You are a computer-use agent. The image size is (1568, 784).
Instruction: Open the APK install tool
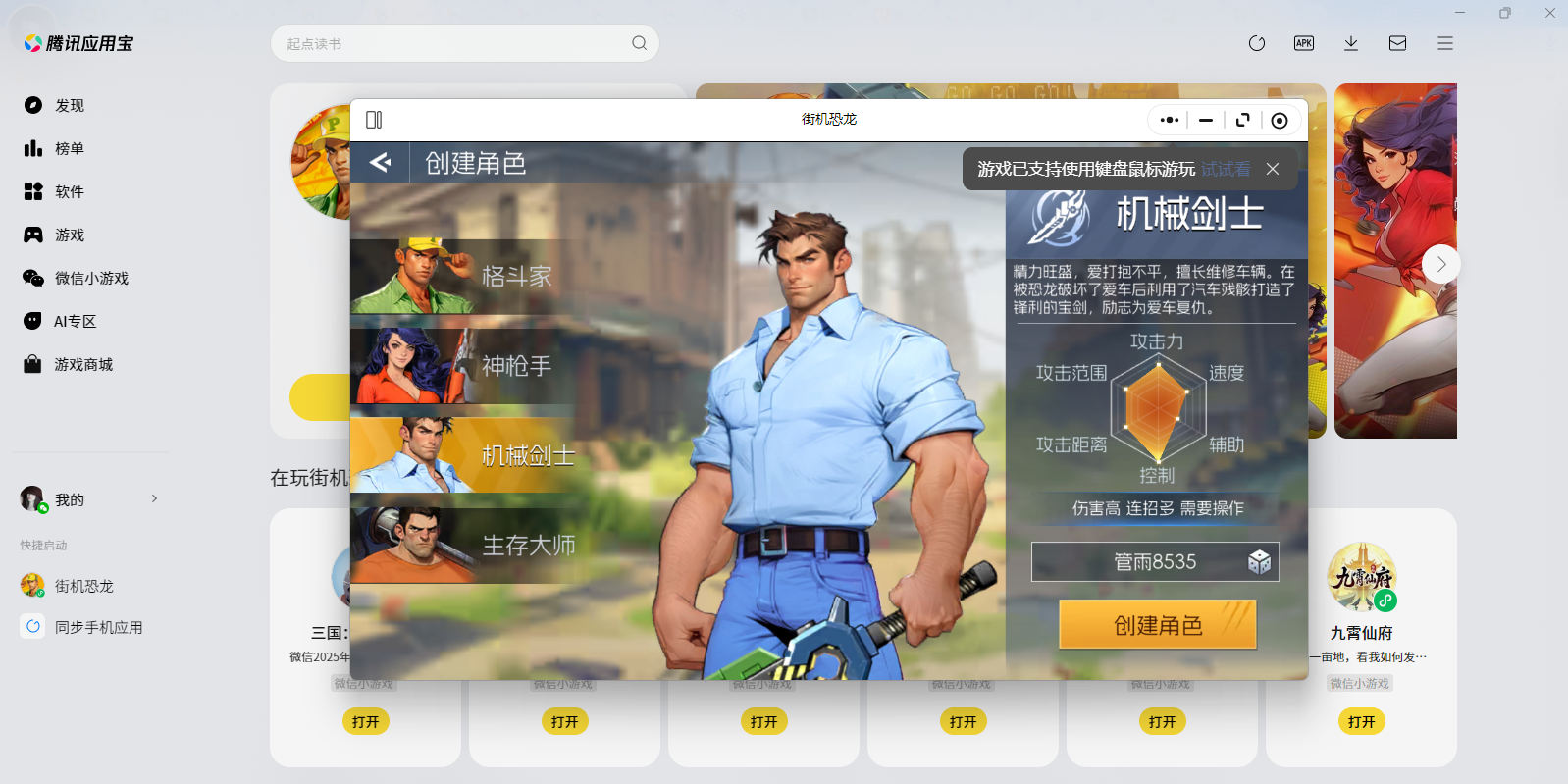tap(1304, 43)
